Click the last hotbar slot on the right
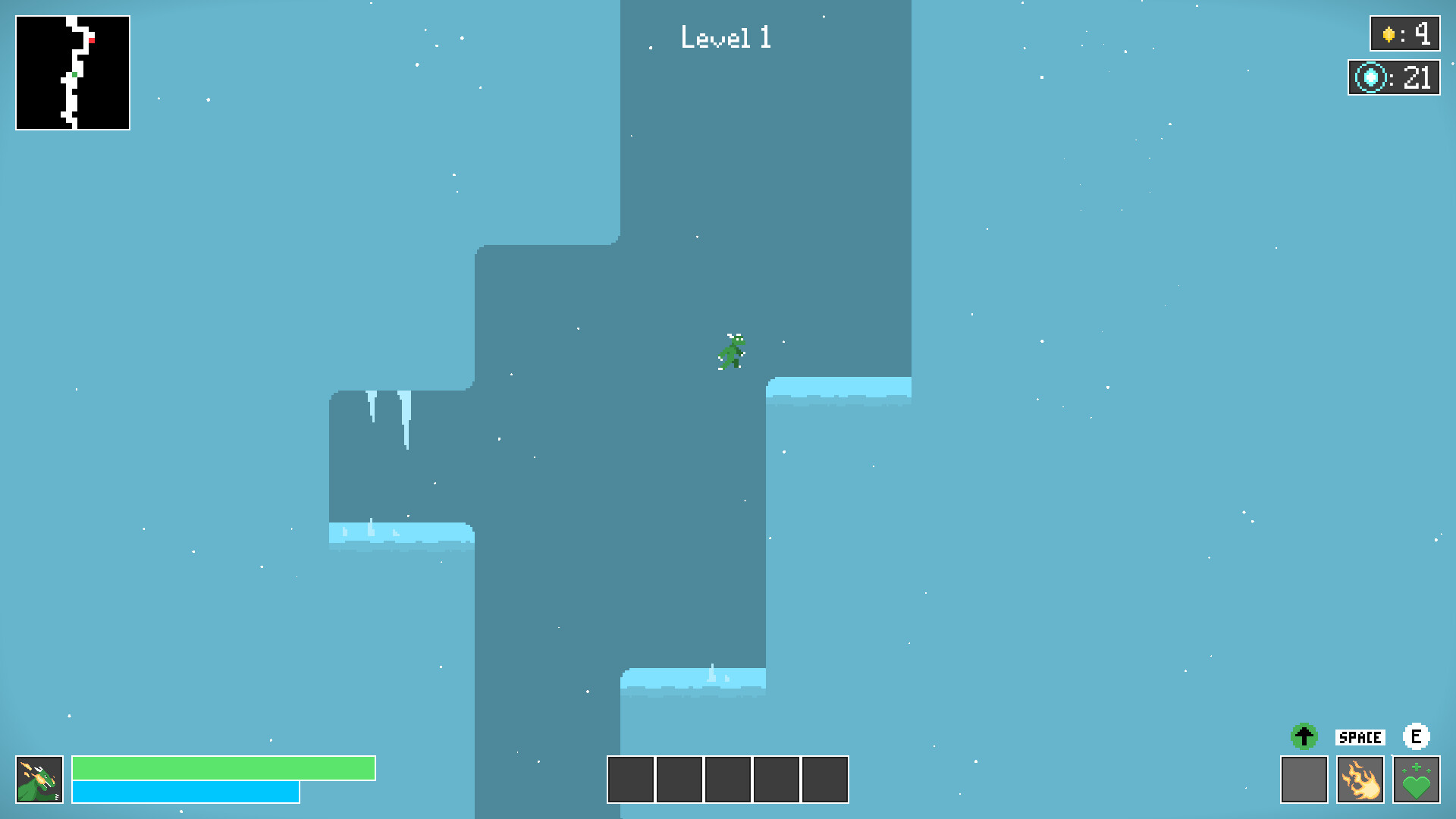 pos(825,779)
